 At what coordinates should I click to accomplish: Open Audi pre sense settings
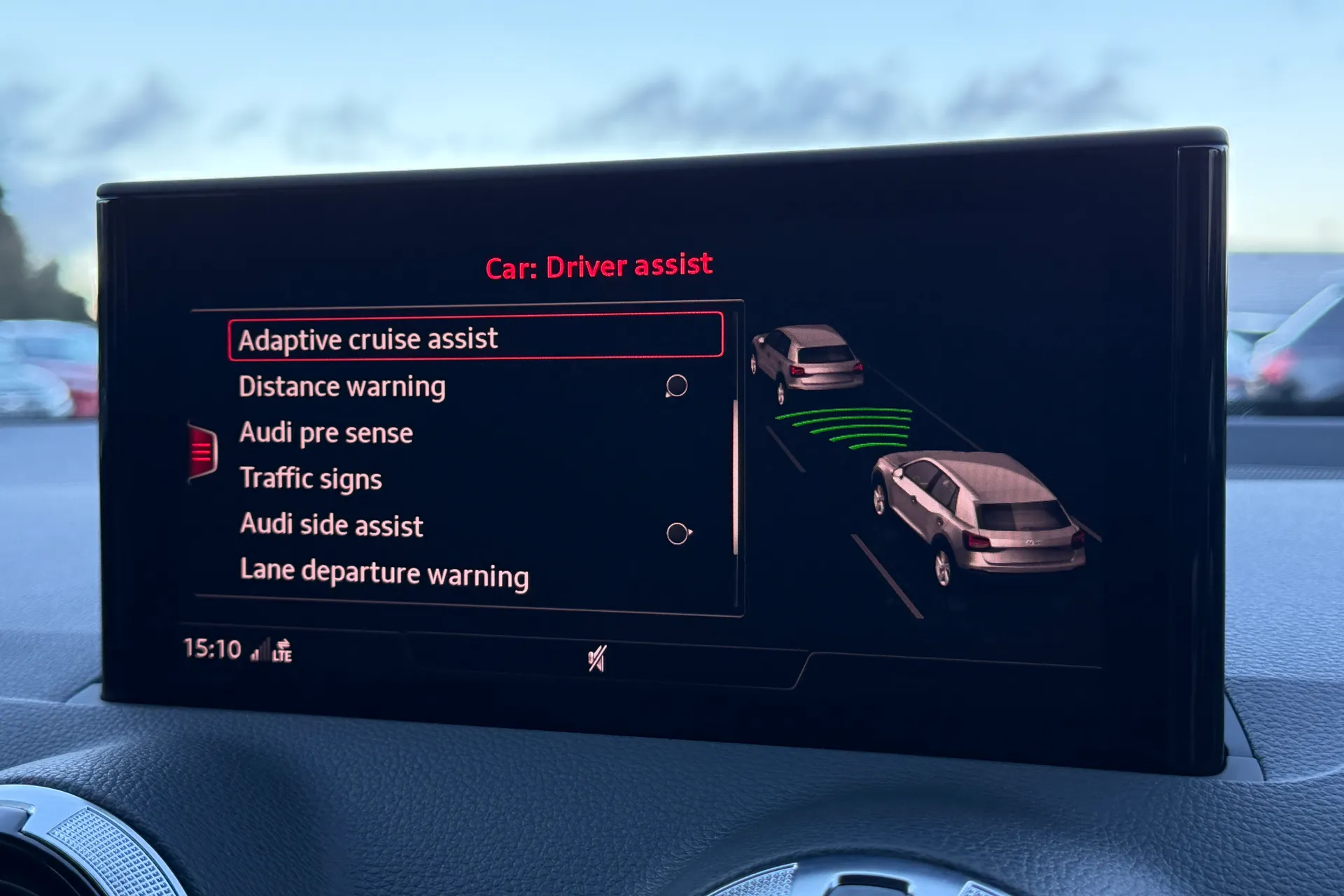[x=326, y=433]
